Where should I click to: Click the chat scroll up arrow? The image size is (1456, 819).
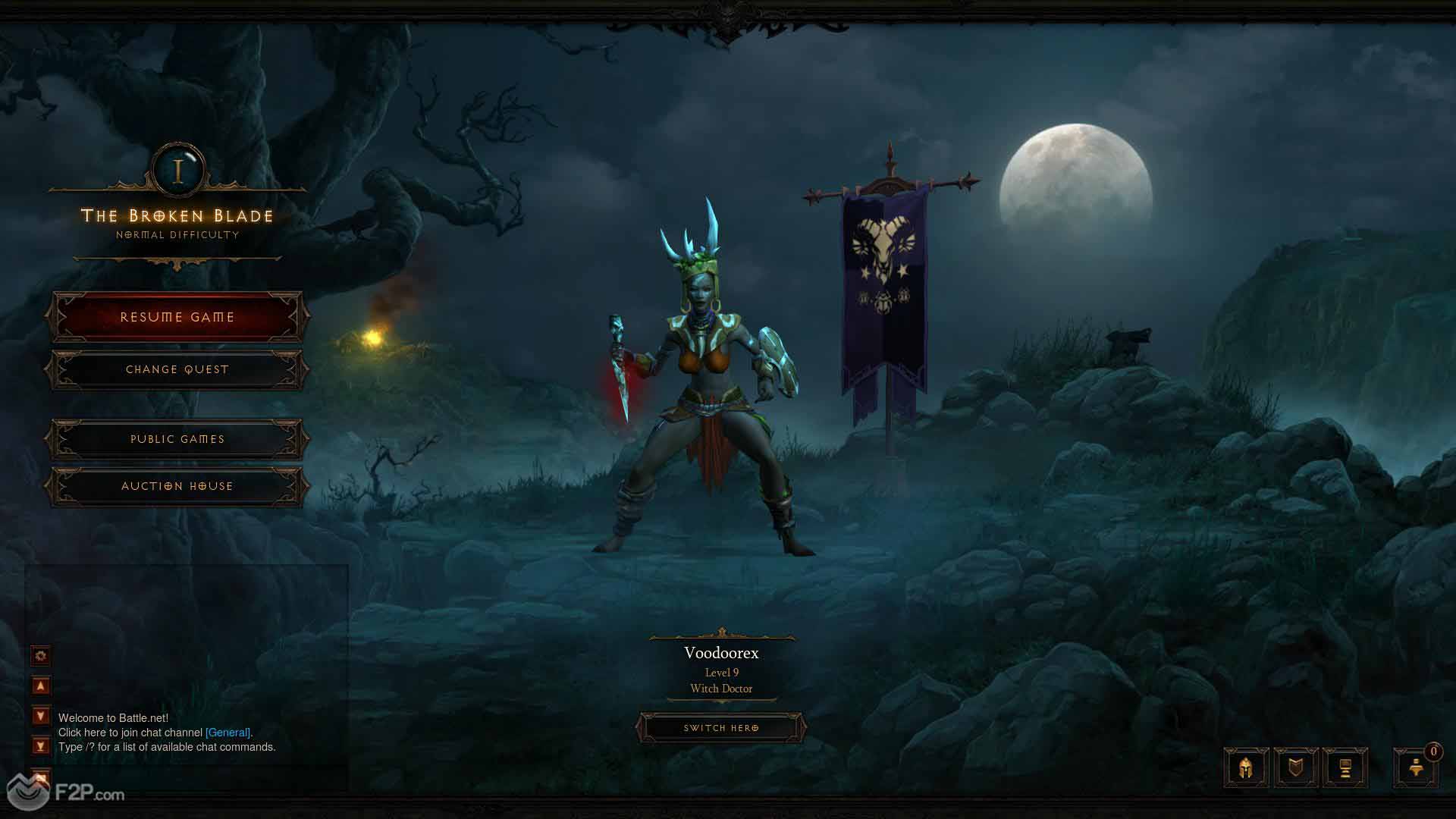tap(41, 686)
